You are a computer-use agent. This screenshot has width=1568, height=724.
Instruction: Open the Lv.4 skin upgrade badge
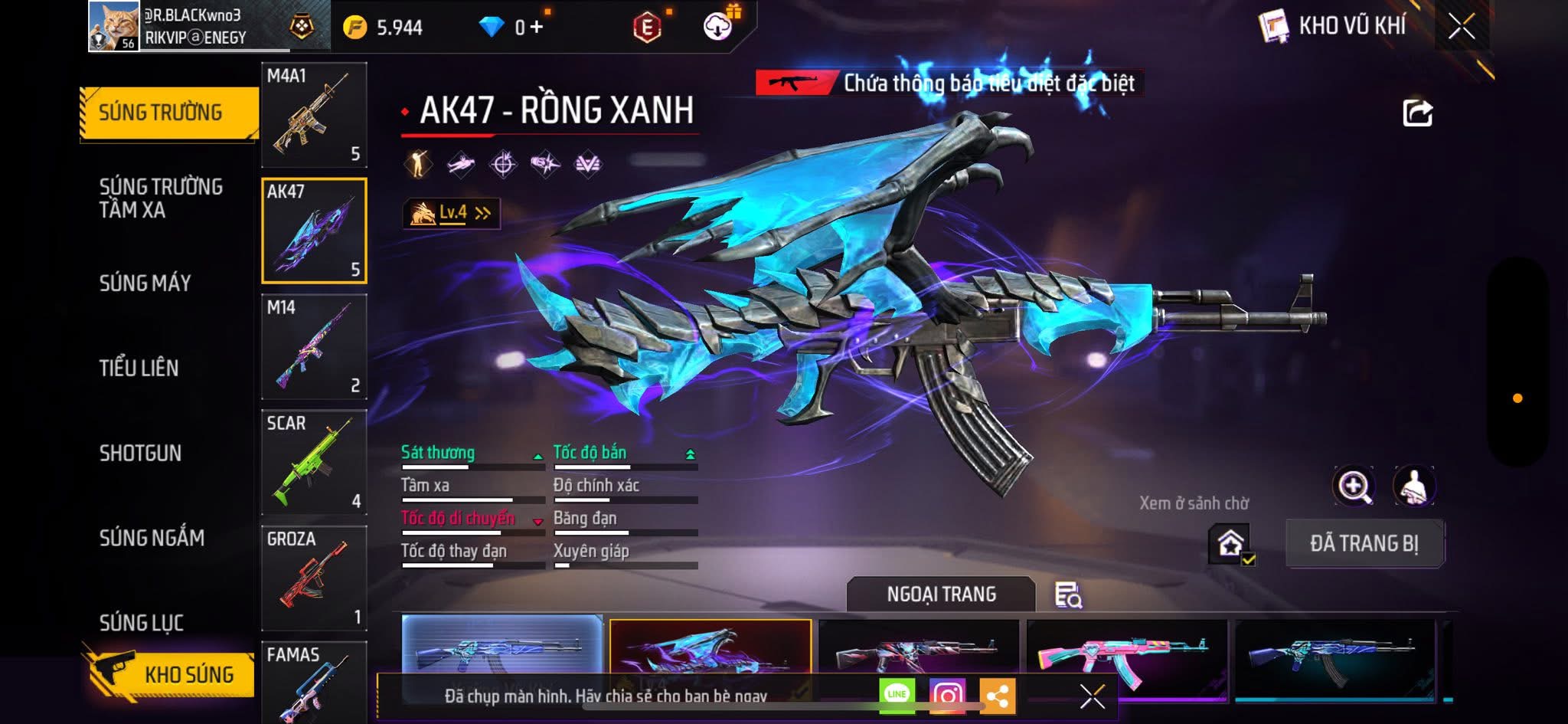click(x=452, y=213)
